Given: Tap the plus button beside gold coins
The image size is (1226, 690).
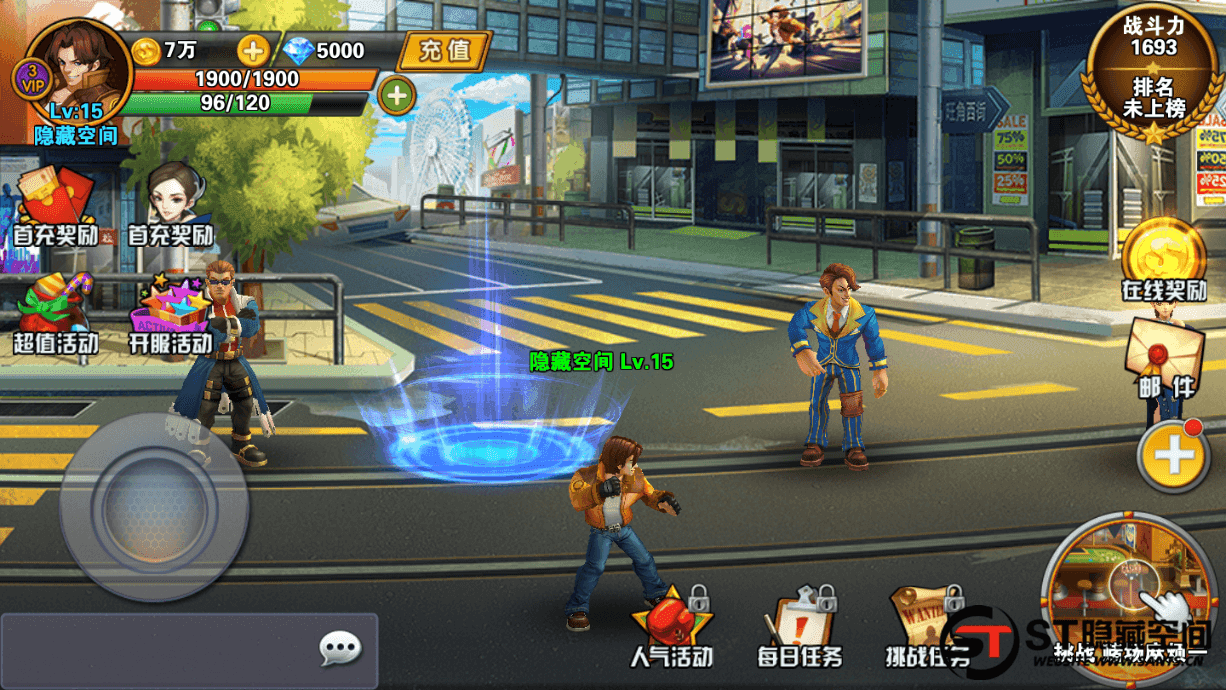Looking at the screenshot, I should (x=252, y=50).
